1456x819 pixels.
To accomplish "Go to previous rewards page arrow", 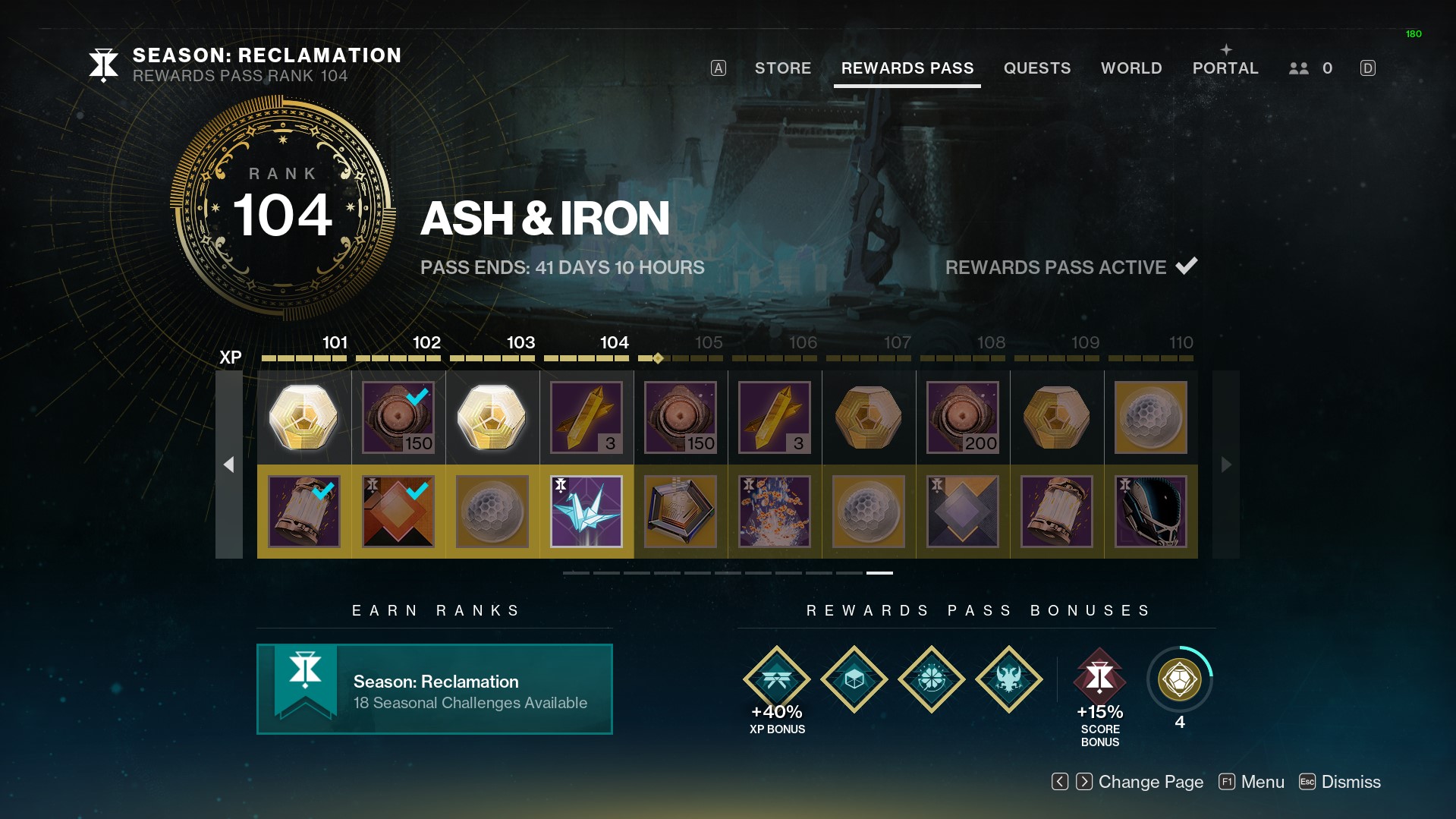I will point(229,465).
